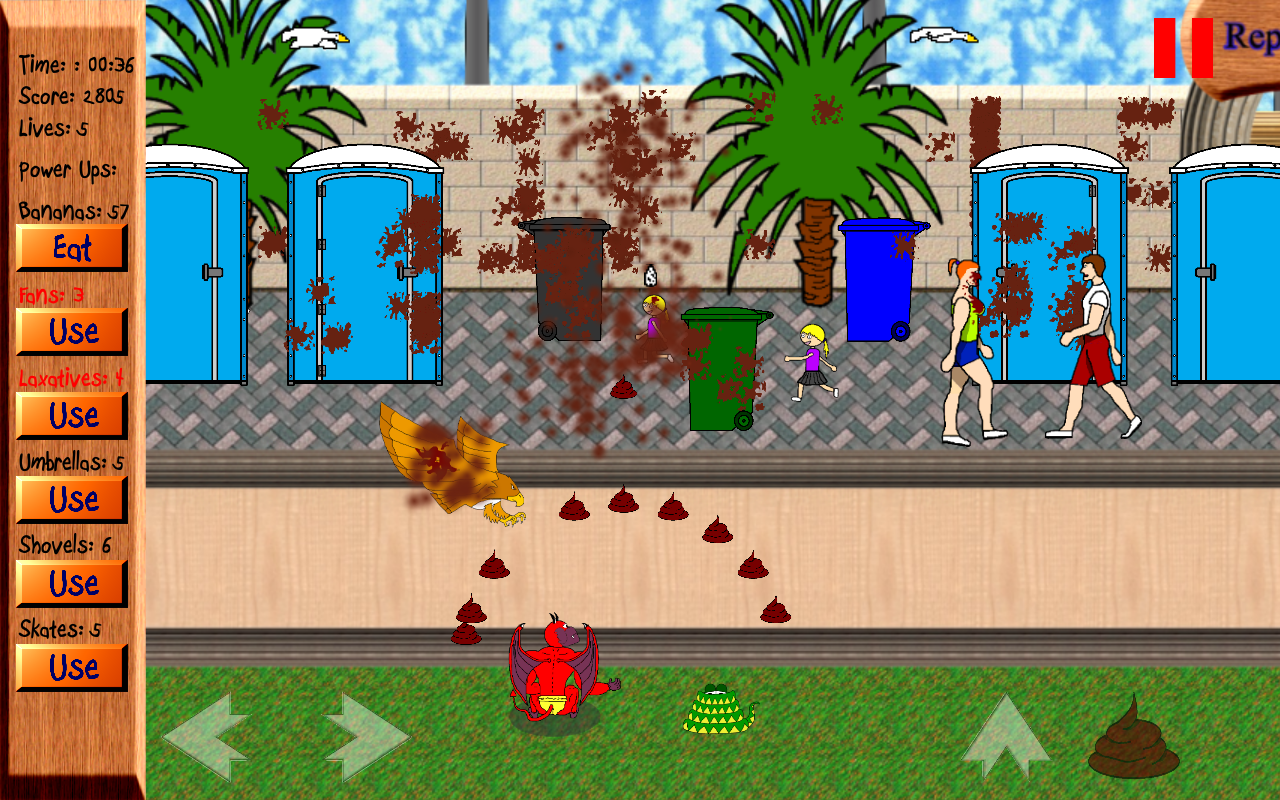
Task: Use an Umbrella power-up
Action: (x=71, y=499)
